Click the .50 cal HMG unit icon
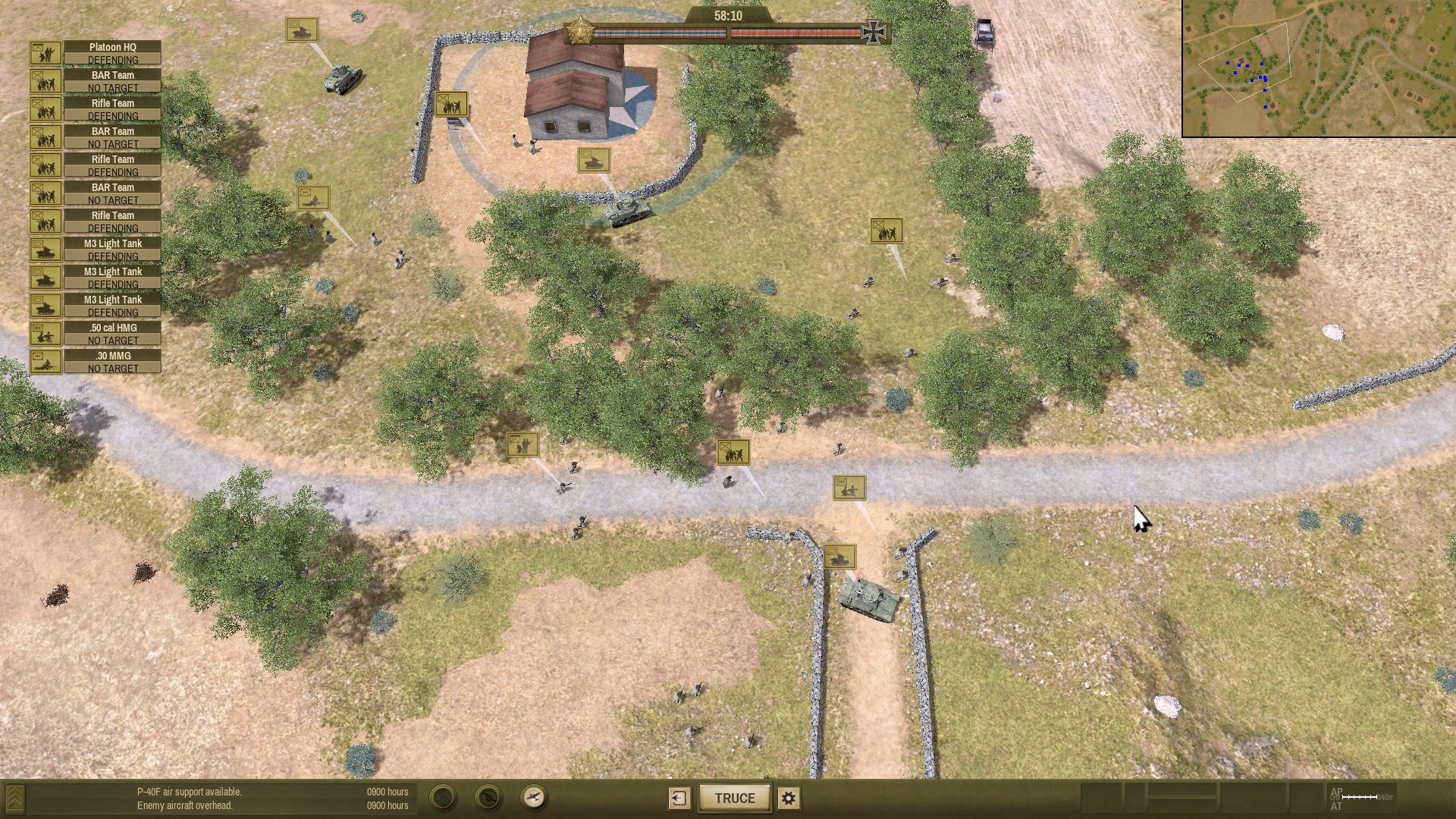 47,334
